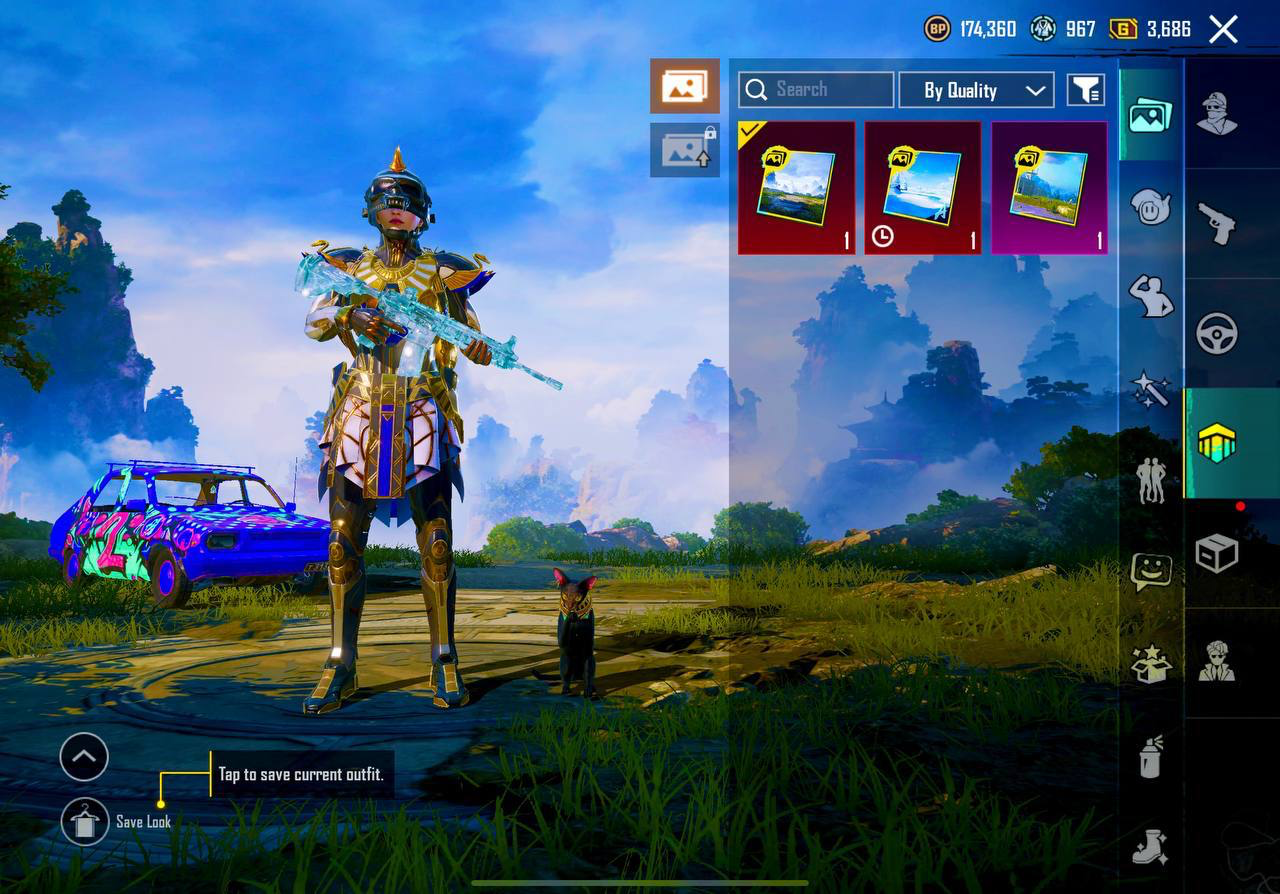Select the spray can graffiti category
The image size is (1280, 894).
[1151, 757]
